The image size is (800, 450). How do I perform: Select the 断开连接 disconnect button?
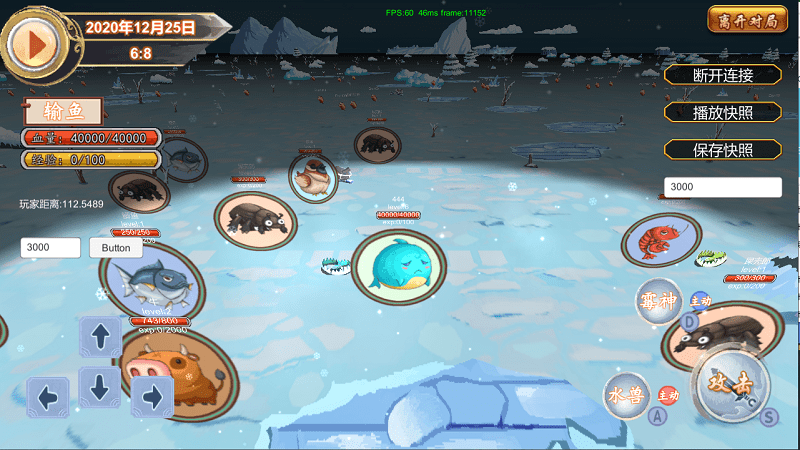pos(723,75)
